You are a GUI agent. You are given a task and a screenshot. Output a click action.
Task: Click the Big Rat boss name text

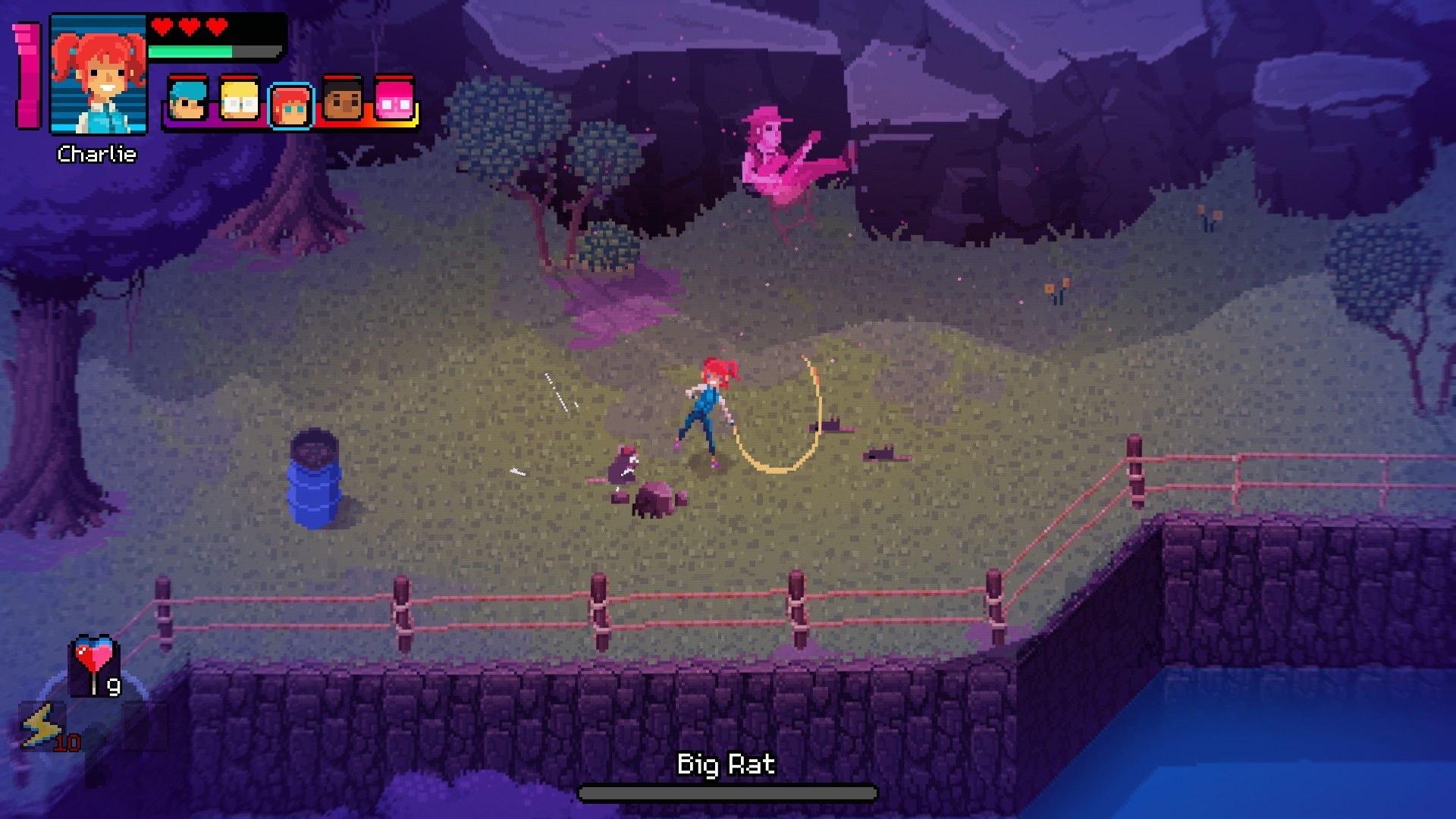[x=726, y=764]
